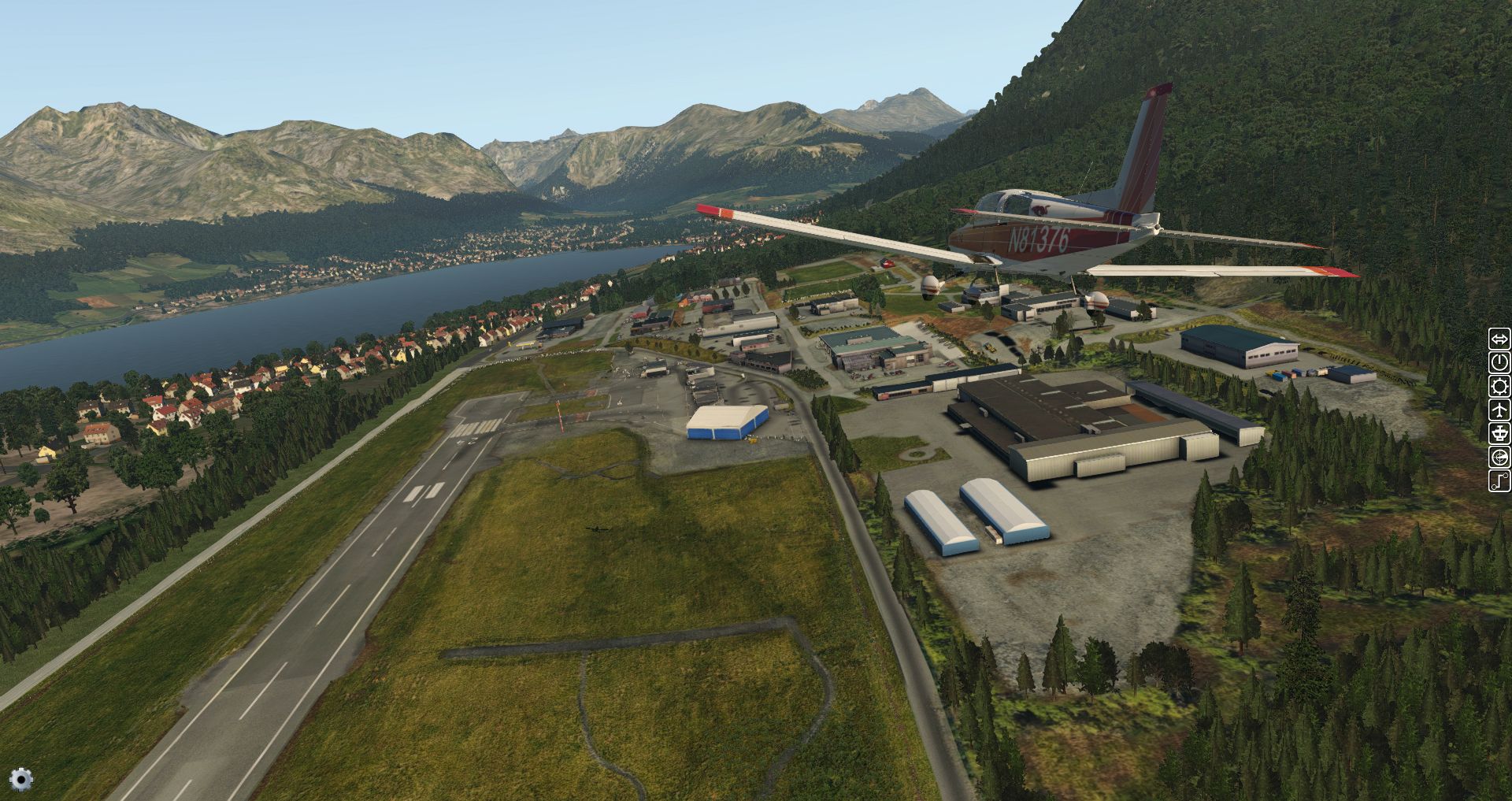Select the power symbol toolbar icon
This screenshot has height=801, width=1512.
coord(1499,363)
